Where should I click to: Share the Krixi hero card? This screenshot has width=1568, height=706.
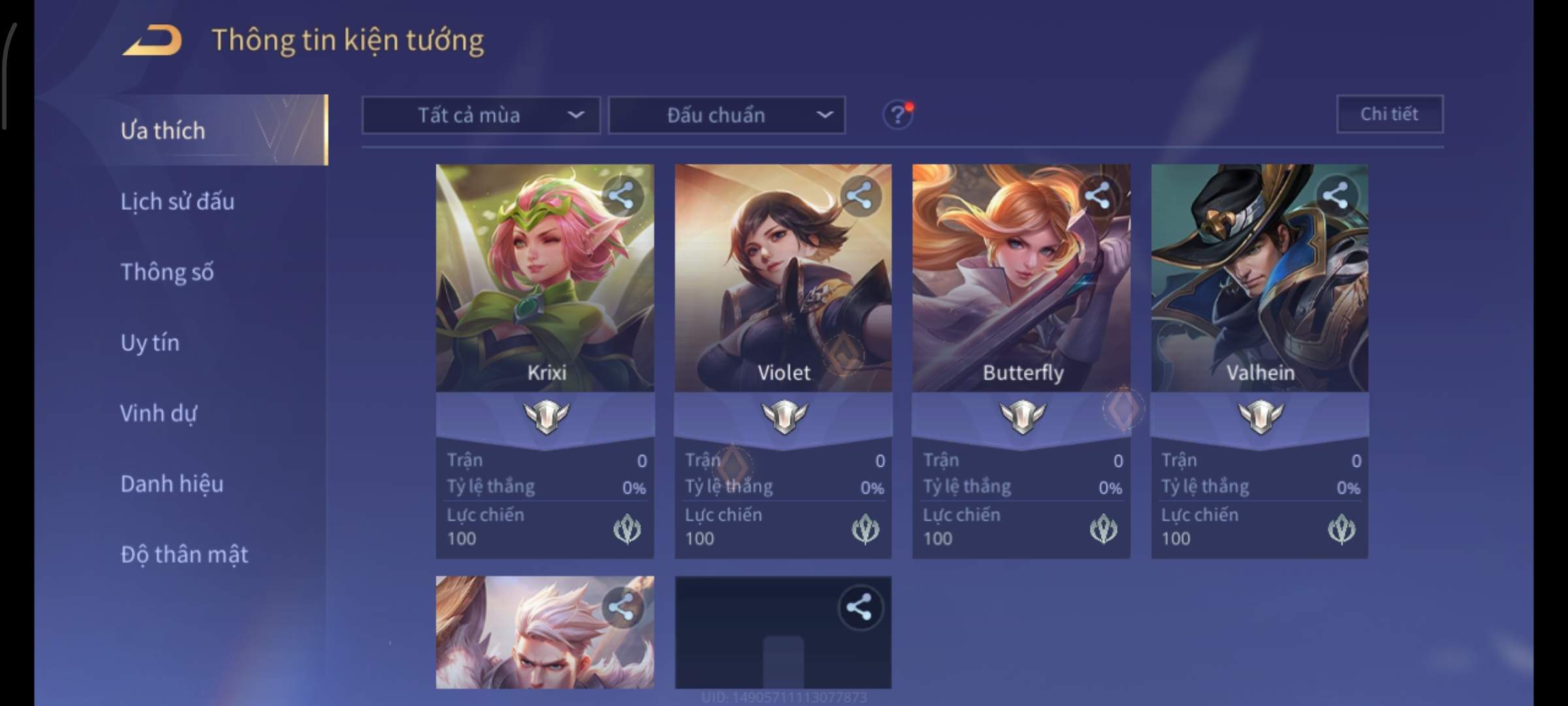(x=621, y=195)
